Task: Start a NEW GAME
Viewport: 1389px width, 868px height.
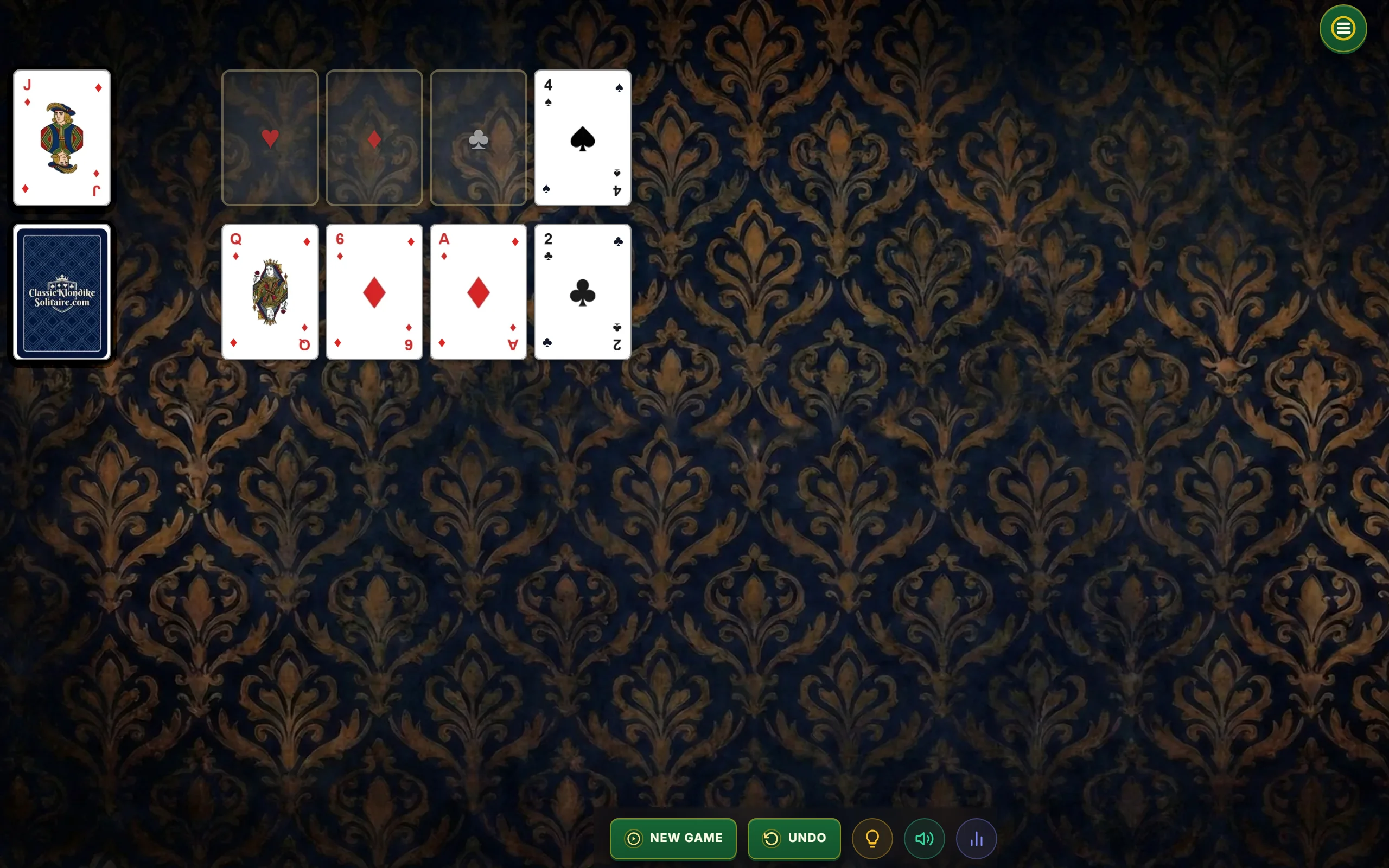Action: point(673,838)
